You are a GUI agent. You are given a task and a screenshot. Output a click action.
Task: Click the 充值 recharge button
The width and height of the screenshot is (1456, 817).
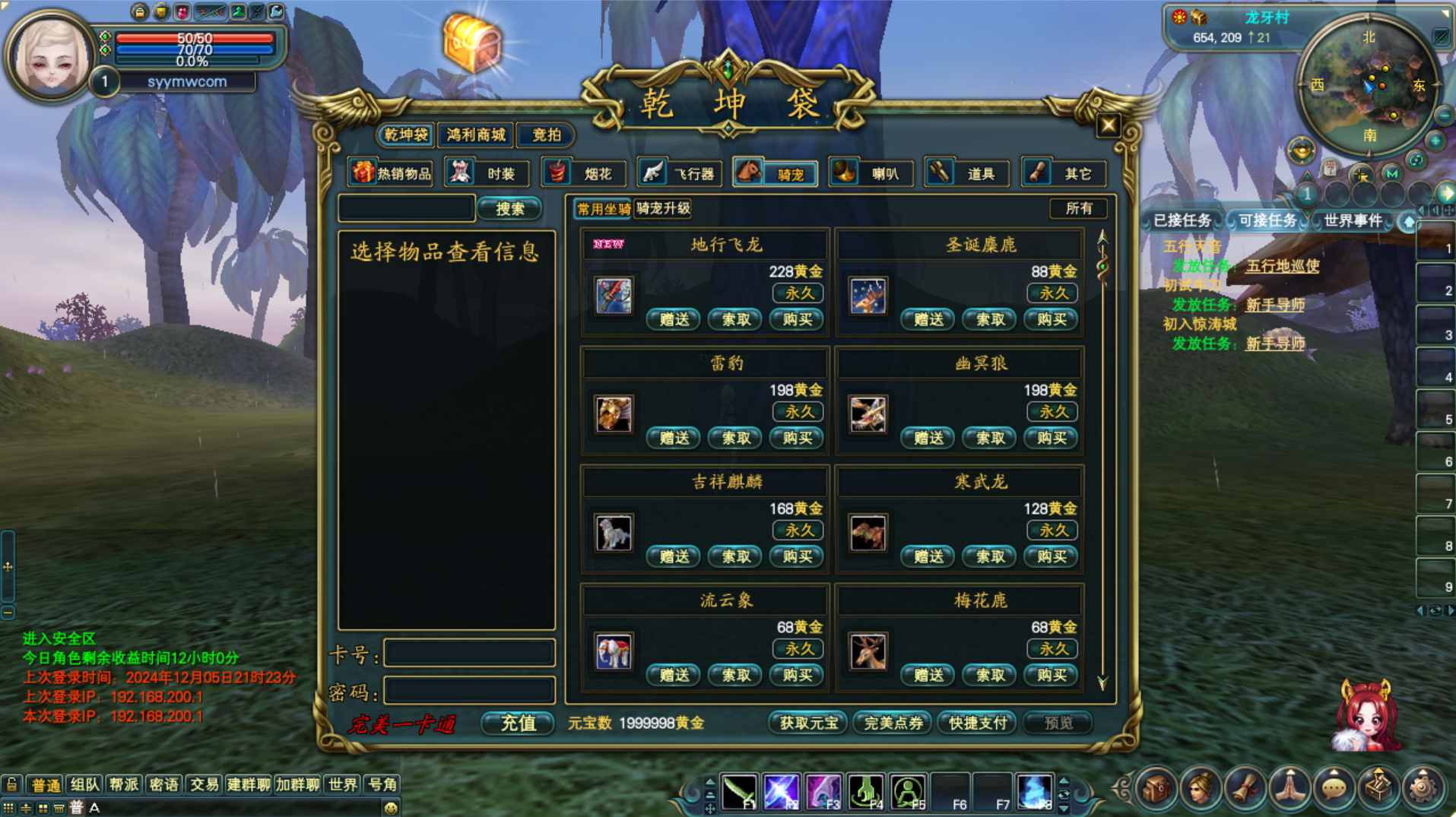519,723
